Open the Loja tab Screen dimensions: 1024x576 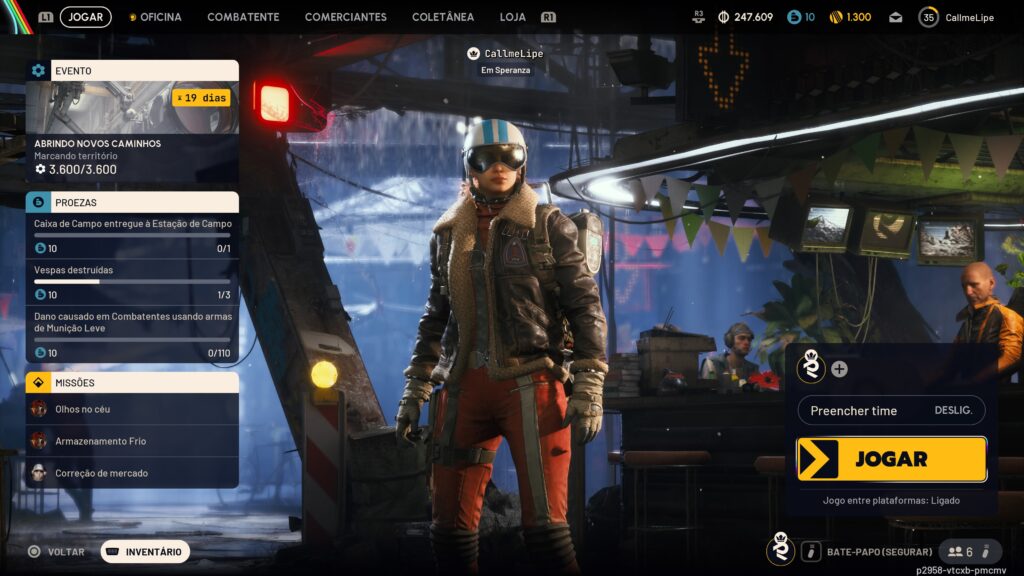512,17
